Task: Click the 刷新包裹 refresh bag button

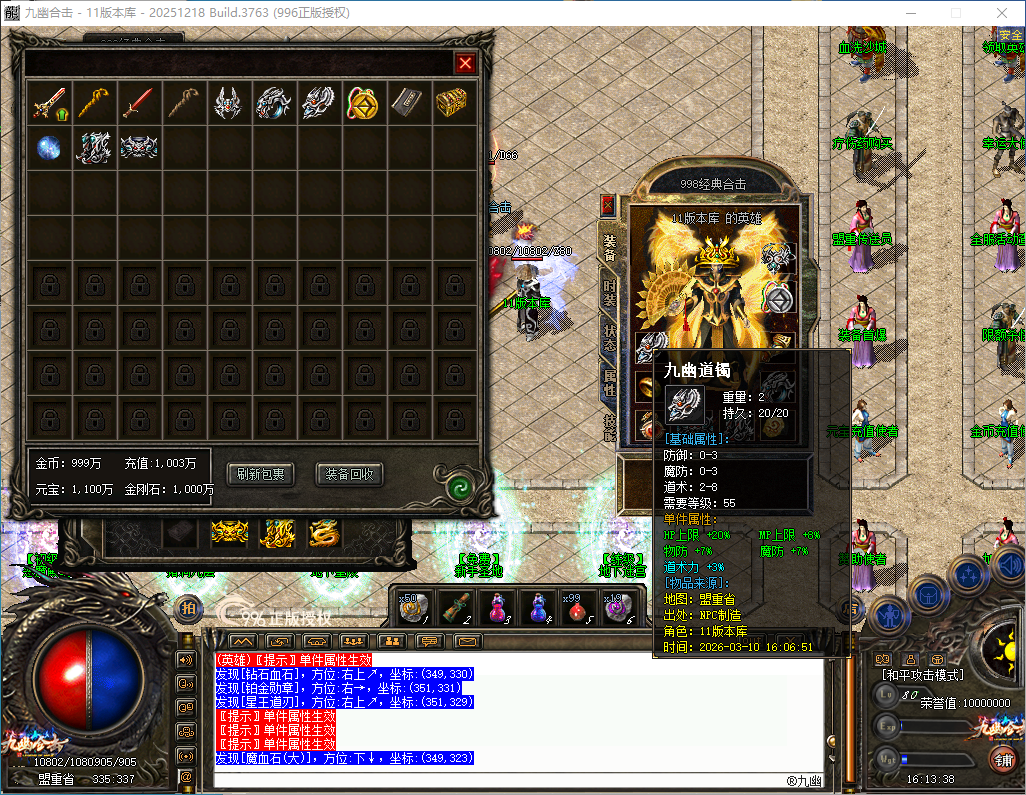Action: tap(260, 474)
